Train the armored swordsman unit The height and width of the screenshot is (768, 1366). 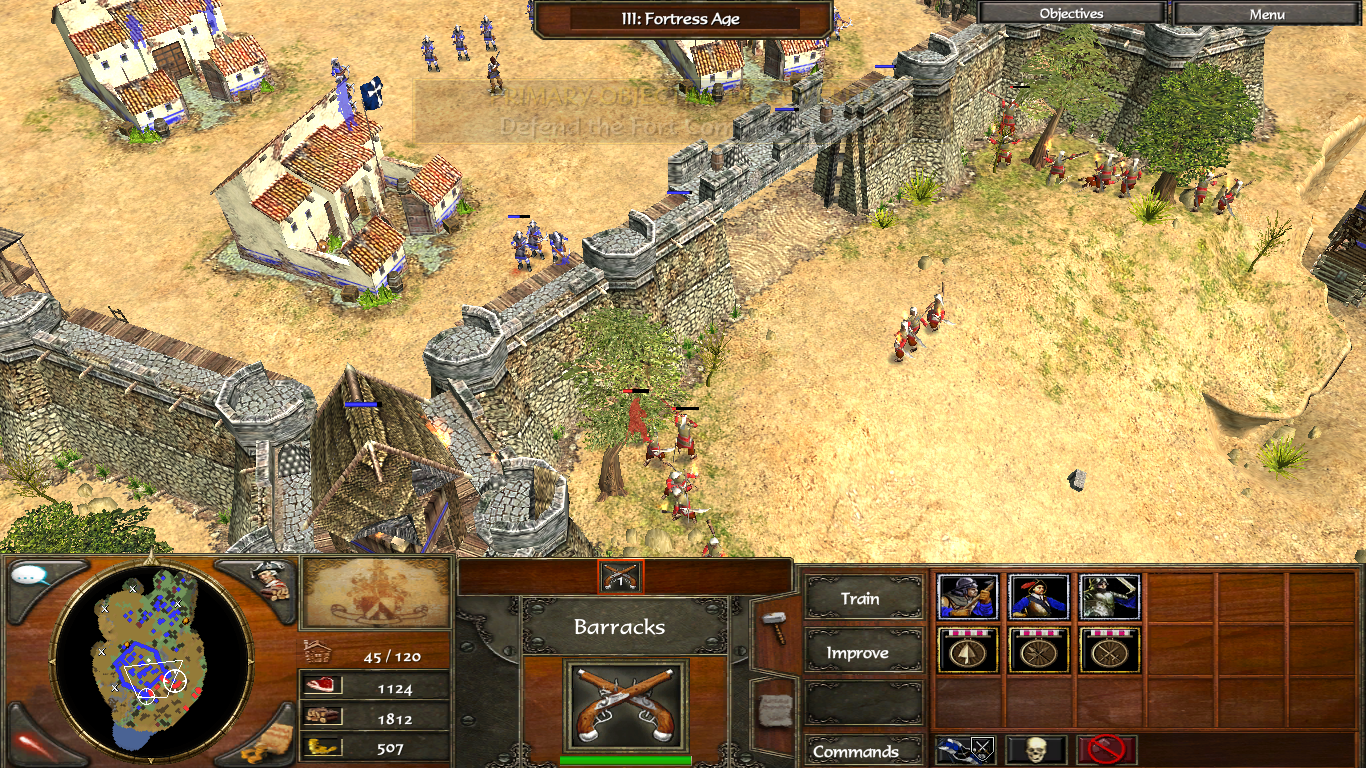pos(1109,597)
